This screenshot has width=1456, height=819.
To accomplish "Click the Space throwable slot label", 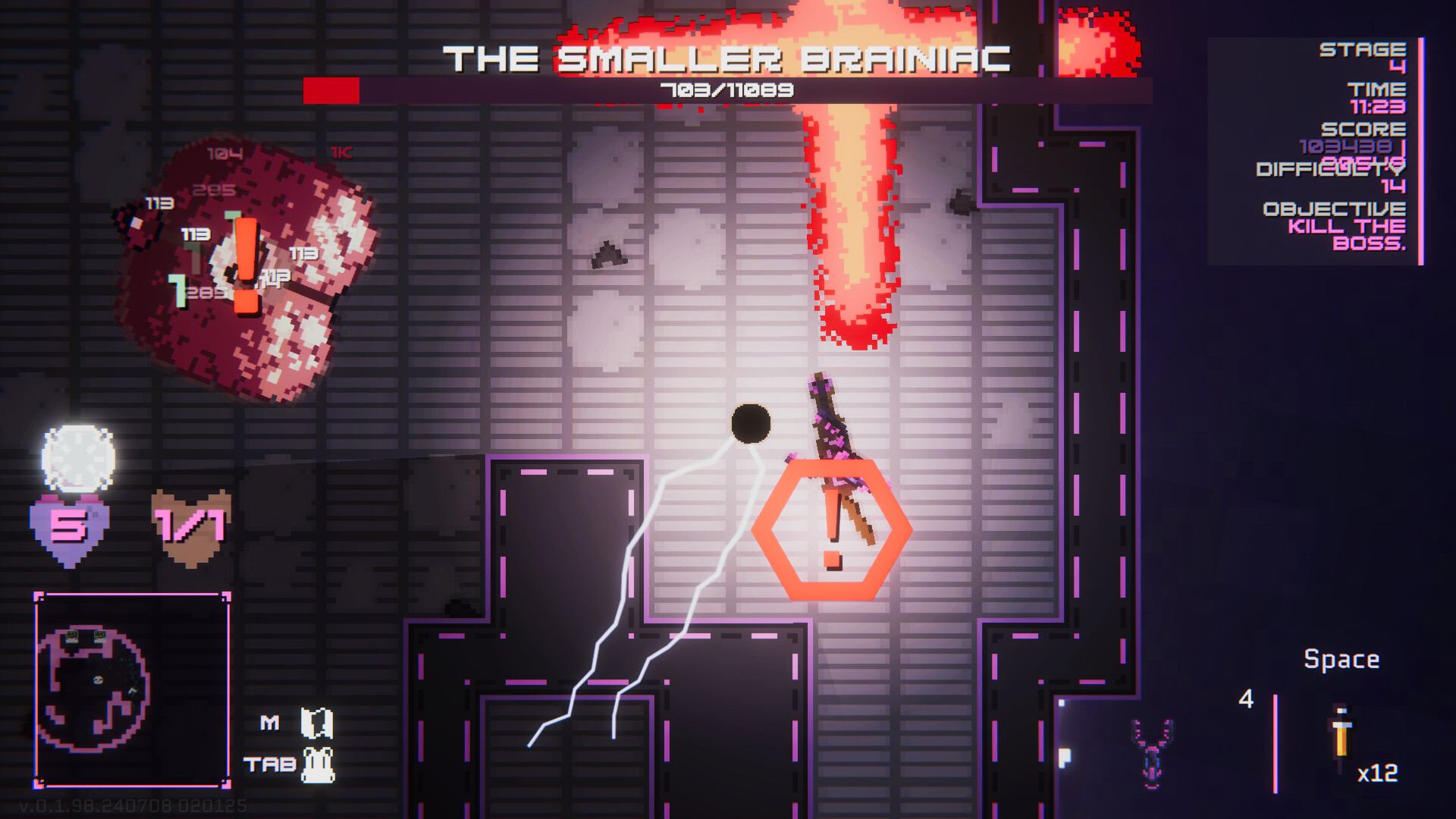I will [x=1342, y=659].
